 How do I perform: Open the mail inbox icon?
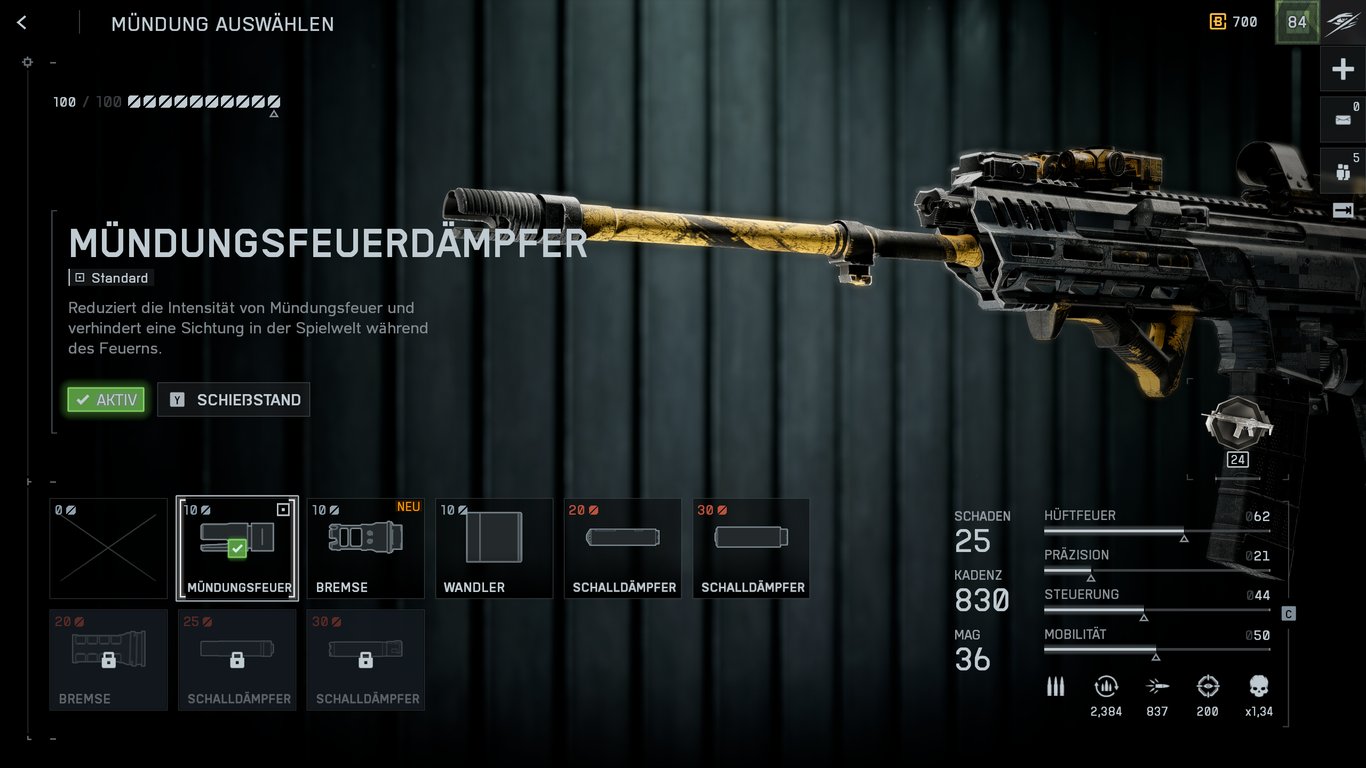1342,120
